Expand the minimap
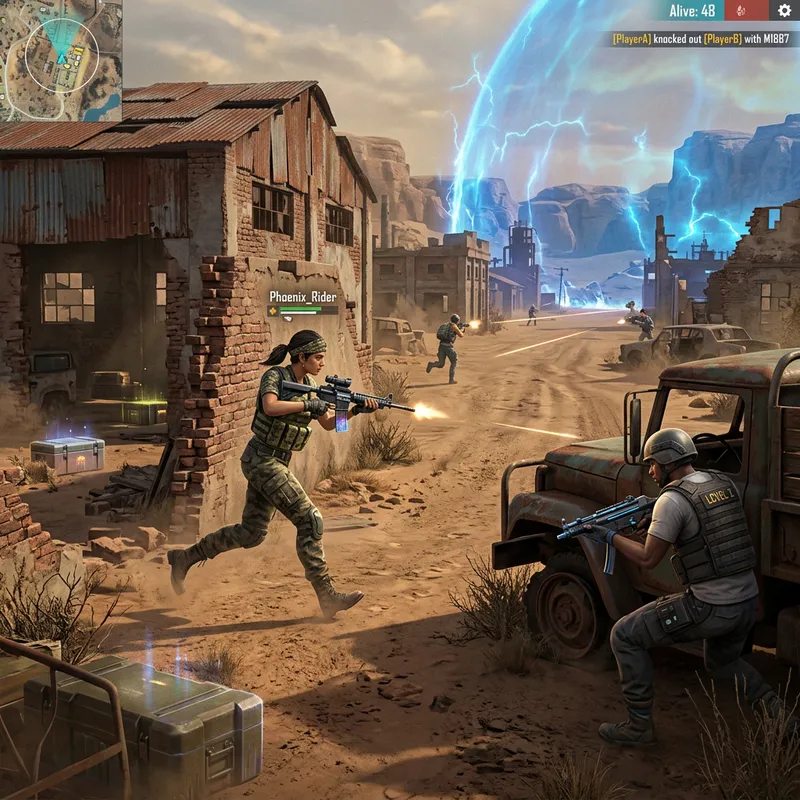Image resolution: width=800 pixels, height=800 pixels. [x=61, y=60]
